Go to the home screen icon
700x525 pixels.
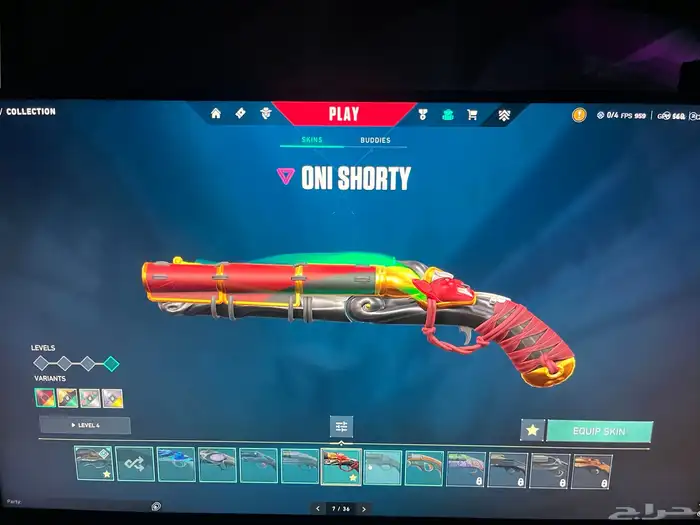[216, 114]
